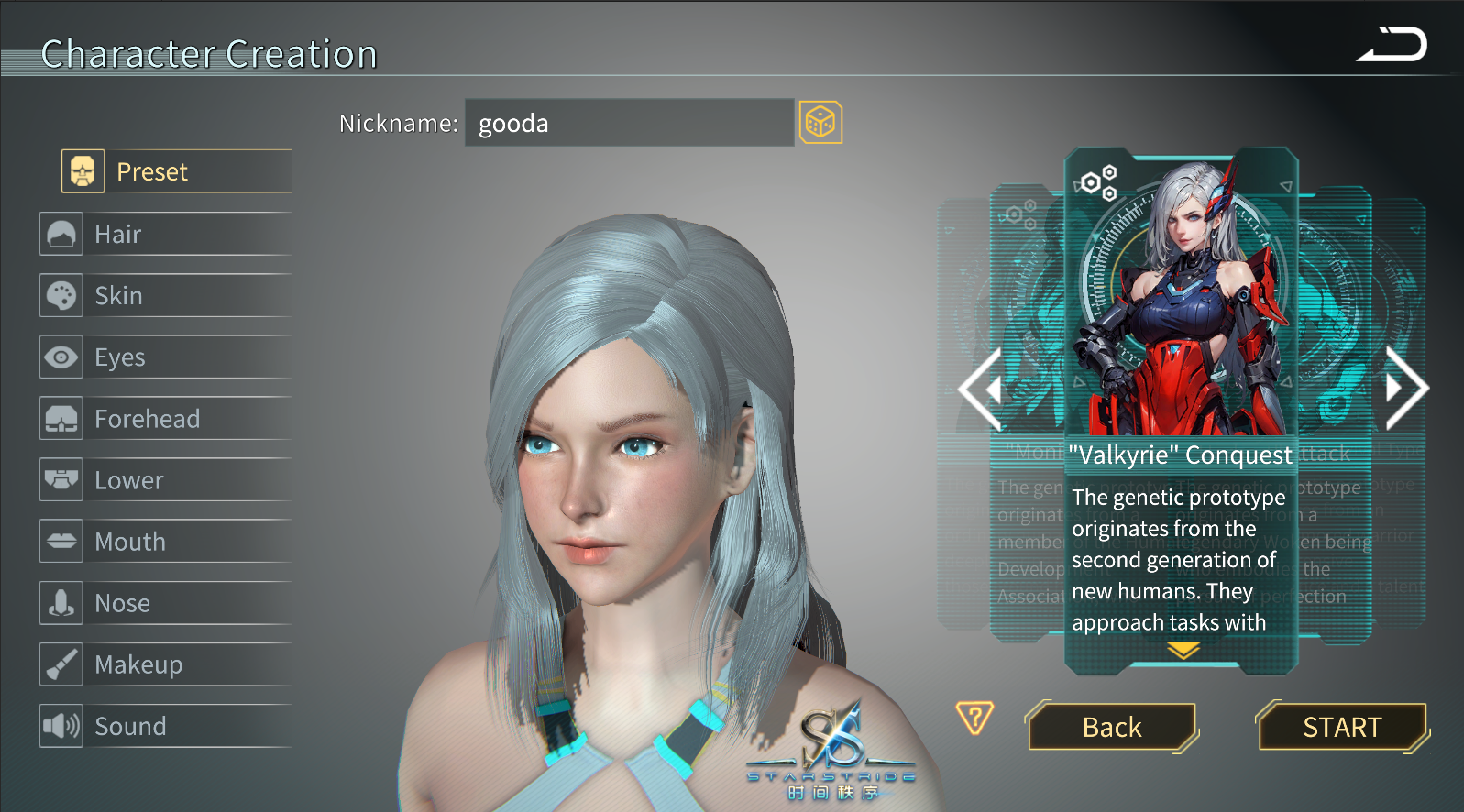Choose the Sound voice tab

pyautogui.click(x=165, y=726)
